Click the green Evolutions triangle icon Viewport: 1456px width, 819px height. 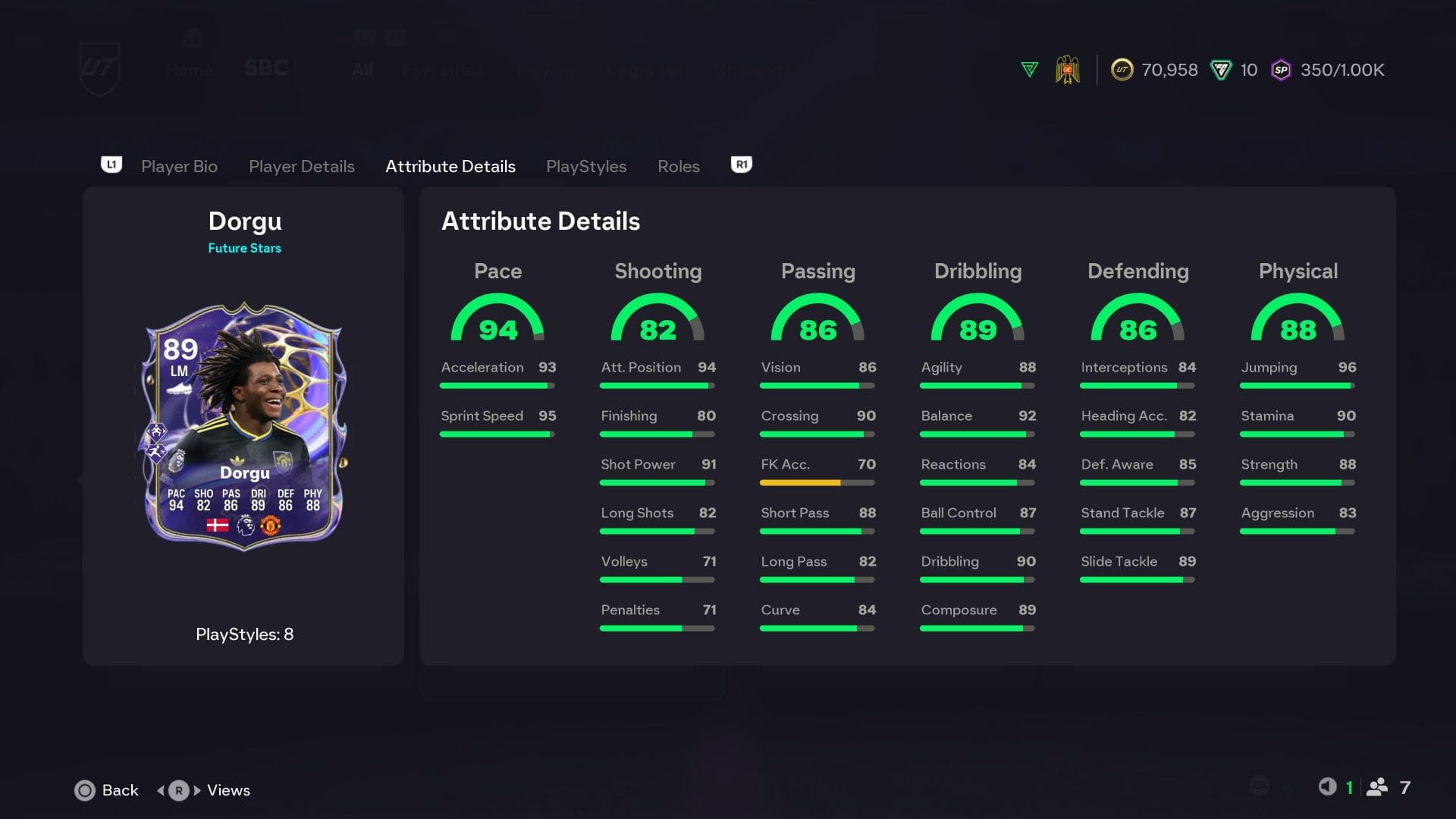pyautogui.click(x=1029, y=69)
